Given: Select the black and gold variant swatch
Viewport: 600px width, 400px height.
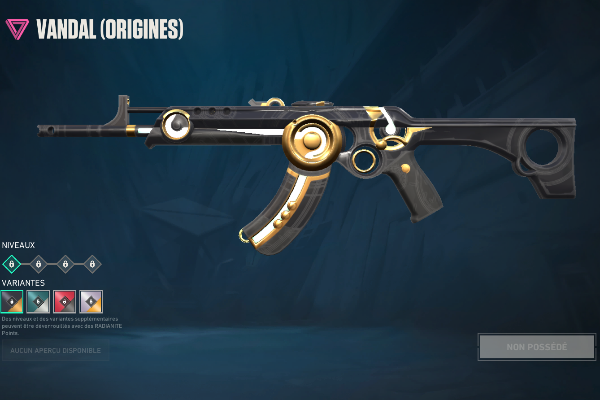Looking at the screenshot, I should click(11, 302).
